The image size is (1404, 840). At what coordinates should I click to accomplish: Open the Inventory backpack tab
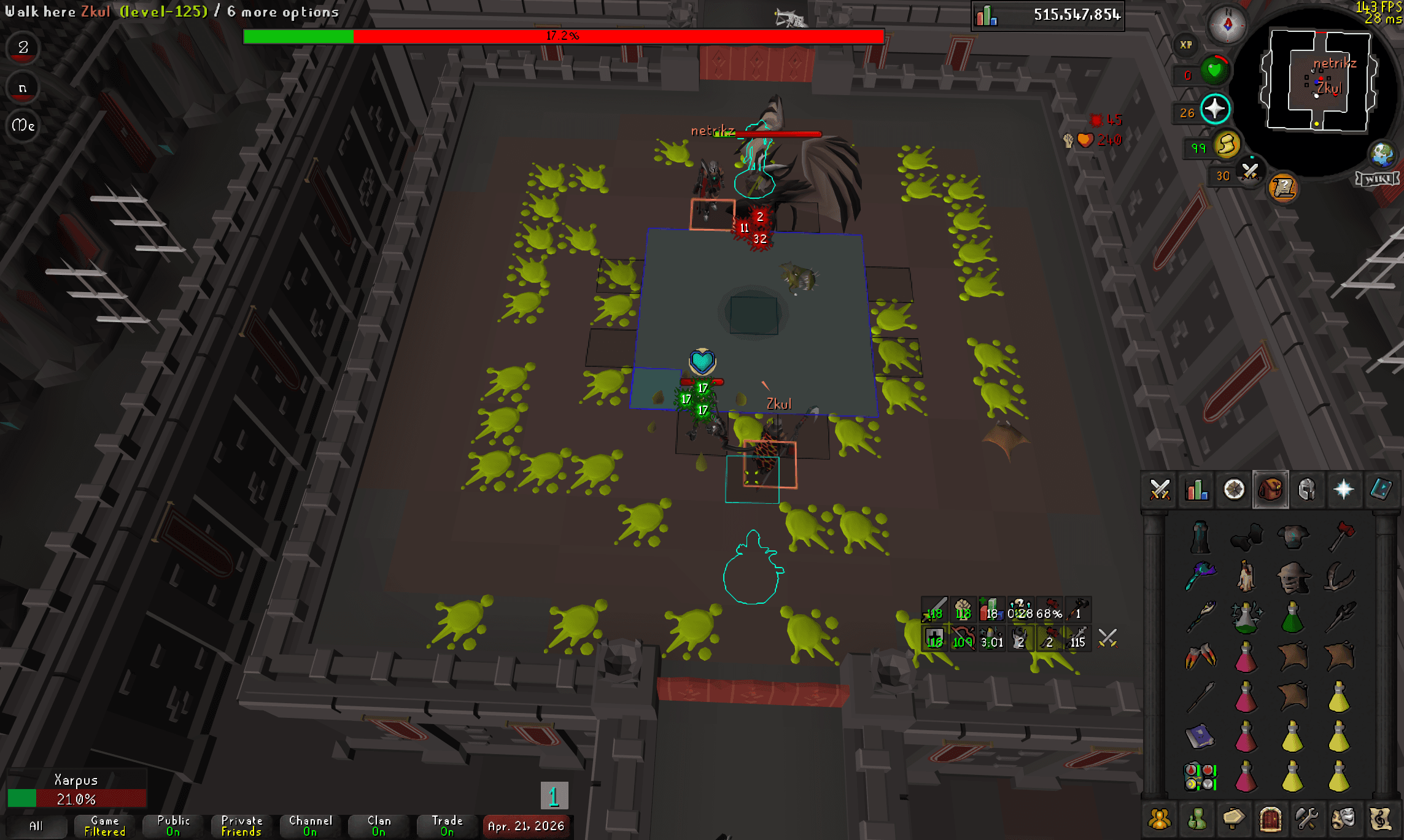tap(1271, 490)
